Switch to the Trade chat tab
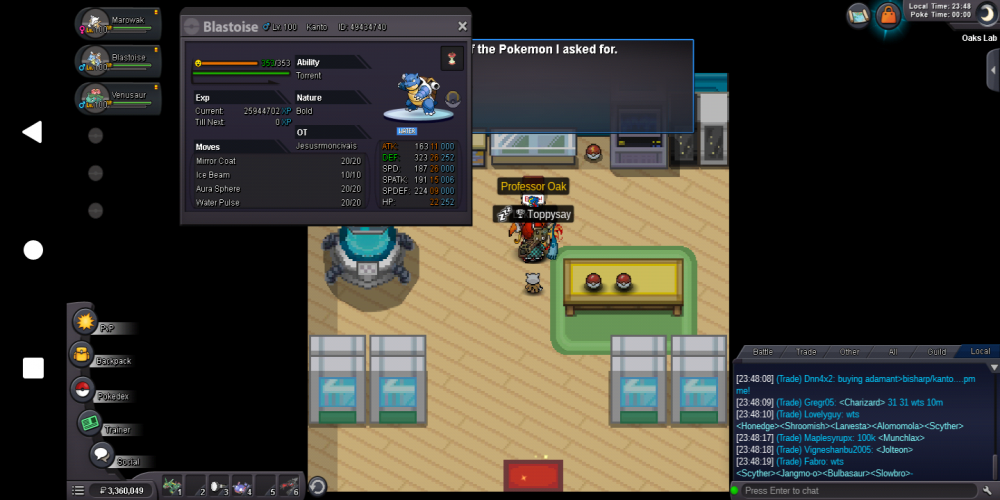The image size is (1000, 500). [806, 352]
